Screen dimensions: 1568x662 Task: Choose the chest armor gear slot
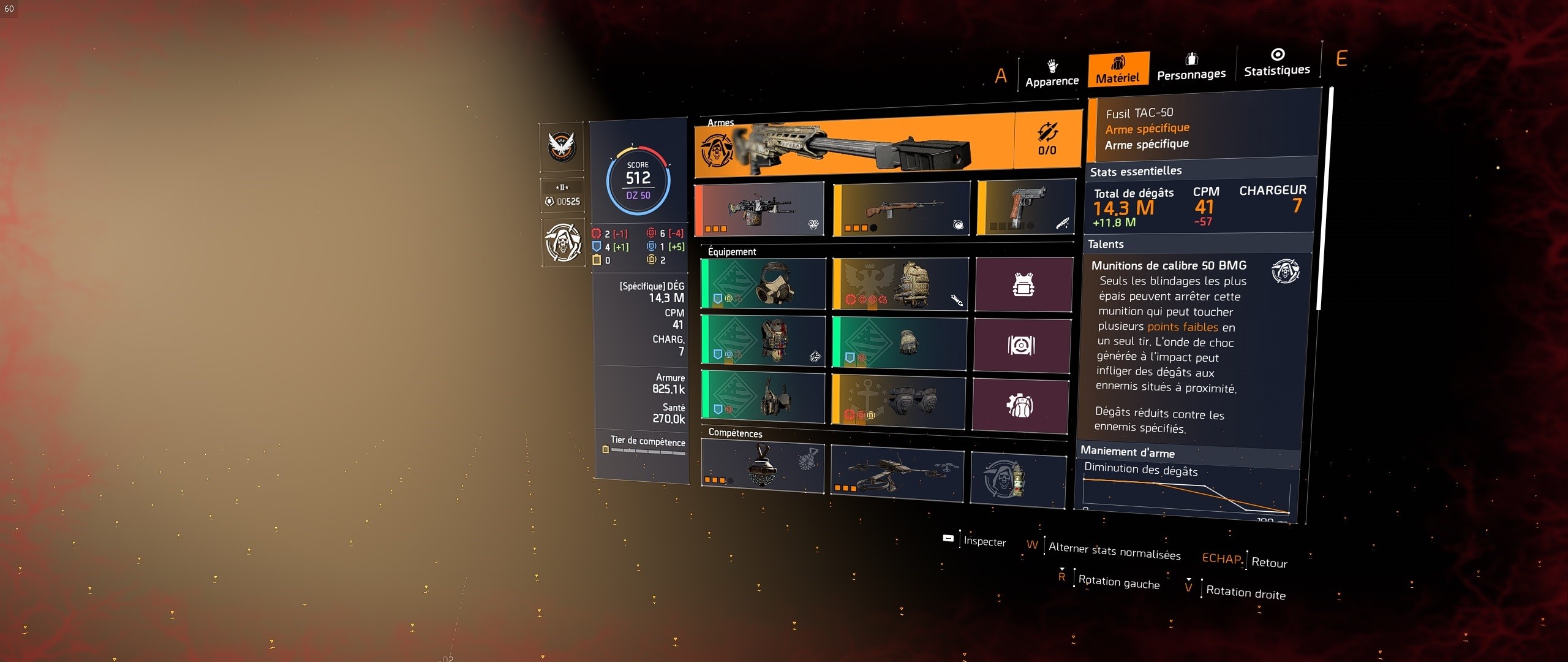point(763,340)
